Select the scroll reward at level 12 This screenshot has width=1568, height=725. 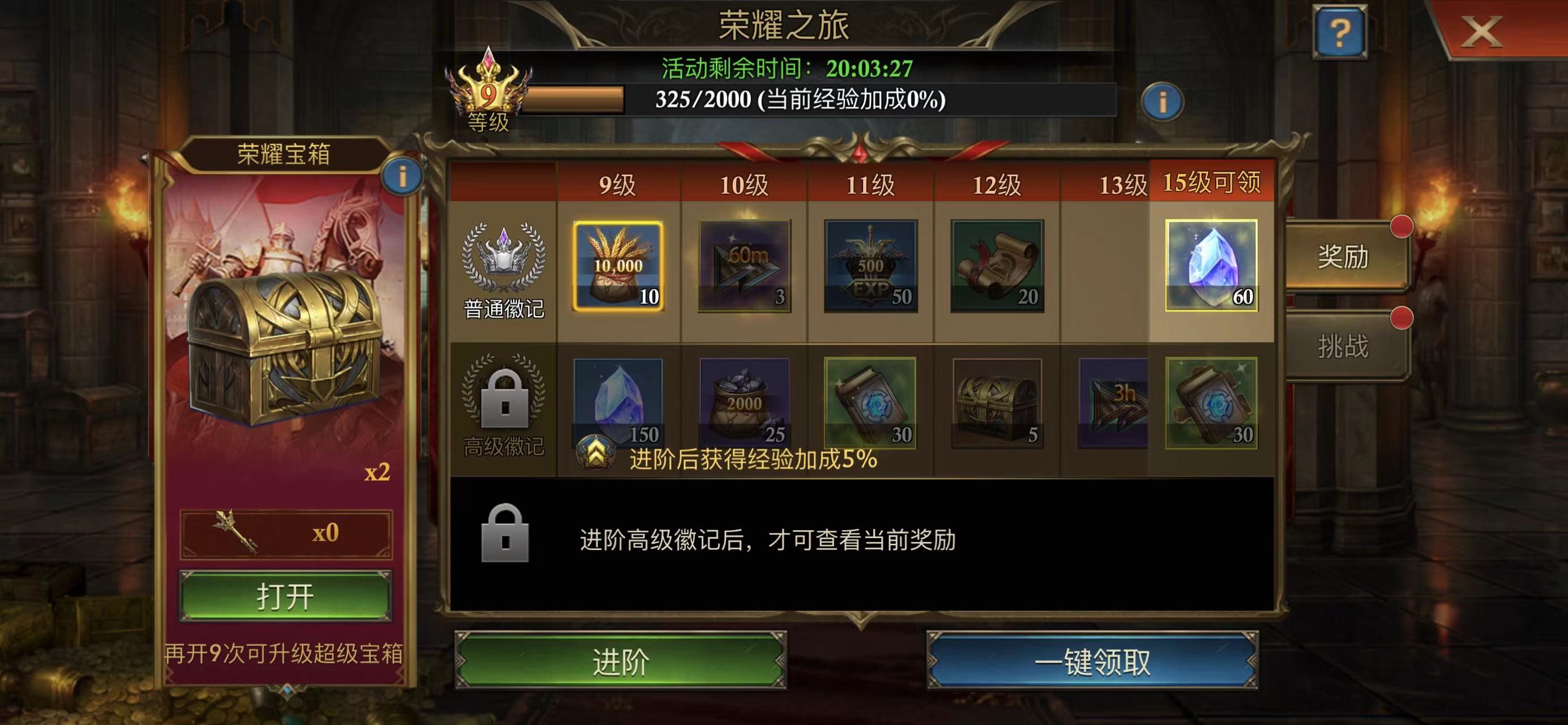click(997, 266)
